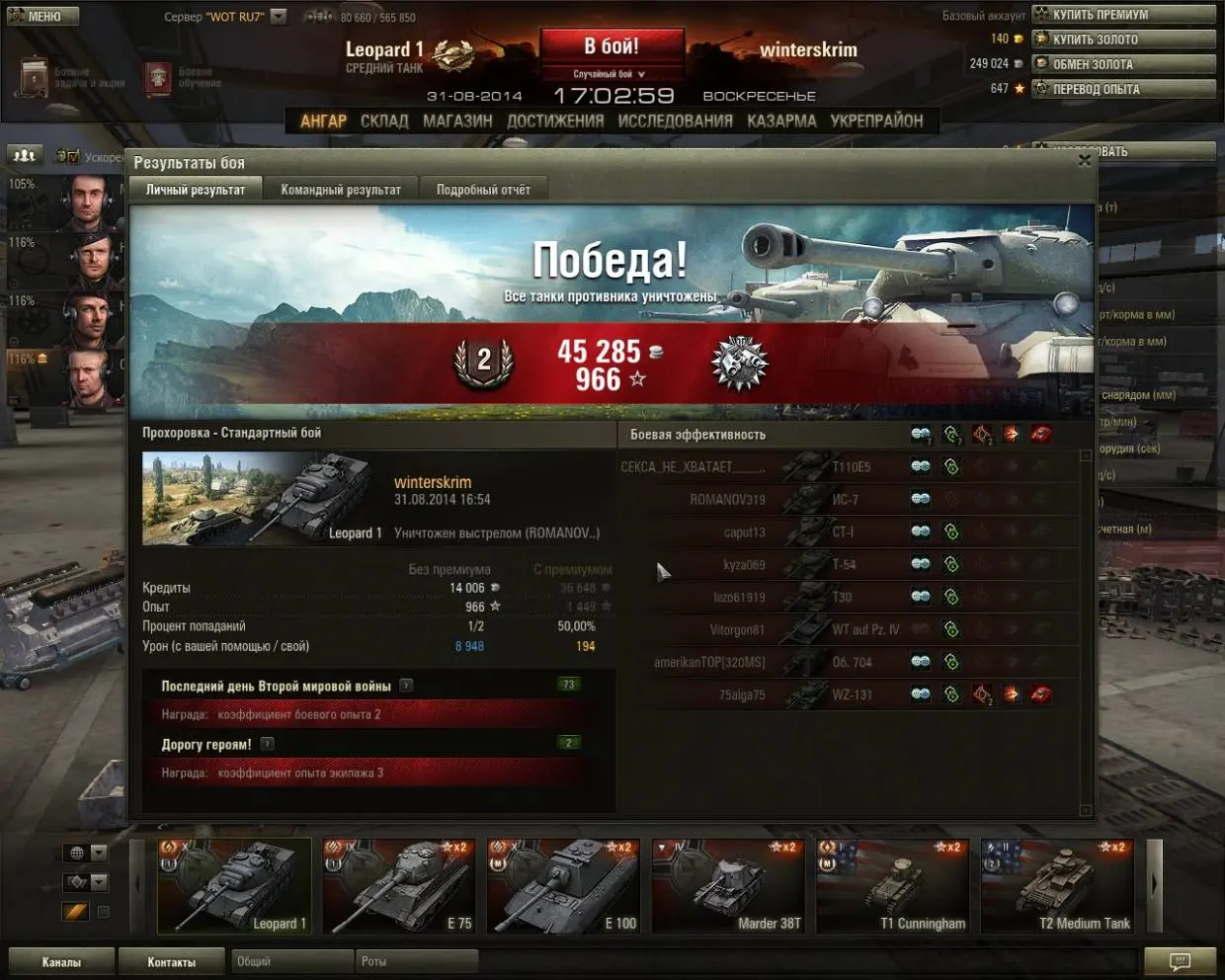
Task: Click the Купить золото button
Action: pyautogui.click(x=1123, y=39)
